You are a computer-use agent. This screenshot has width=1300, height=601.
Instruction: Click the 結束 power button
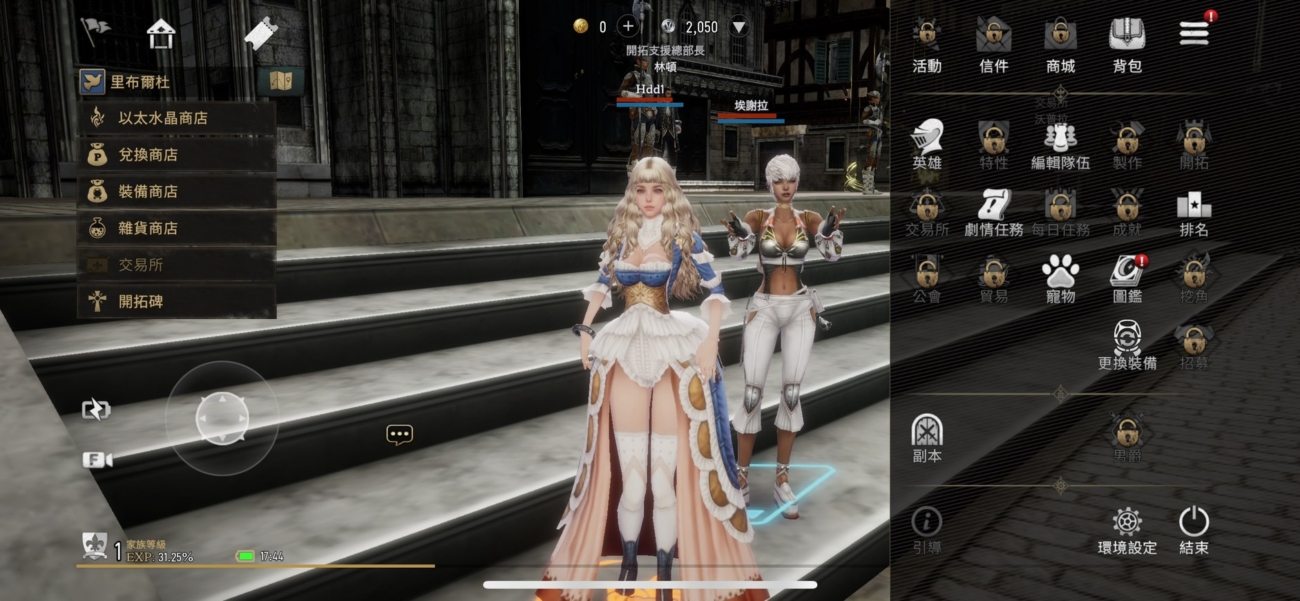pyautogui.click(x=1194, y=530)
